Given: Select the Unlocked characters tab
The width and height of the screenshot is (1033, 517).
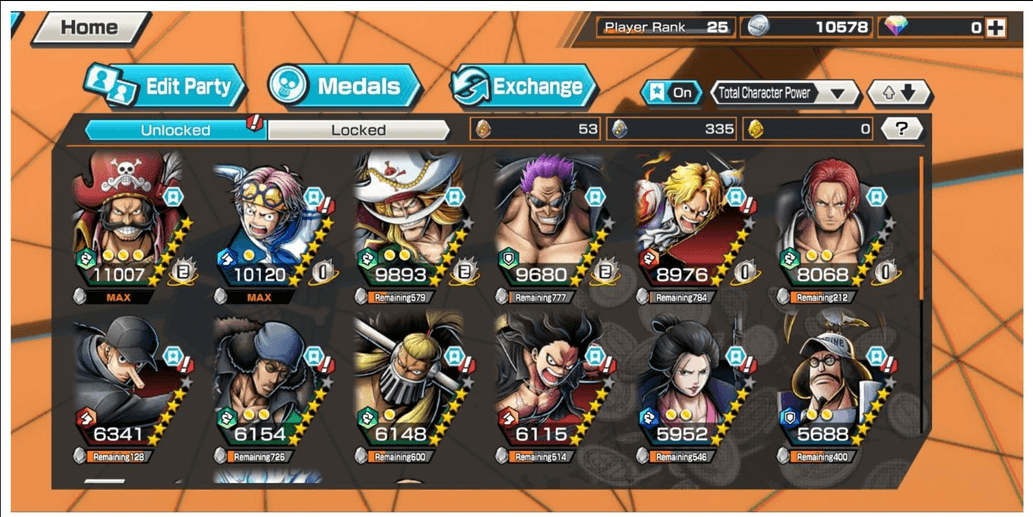Looking at the screenshot, I should tap(175, 130).
